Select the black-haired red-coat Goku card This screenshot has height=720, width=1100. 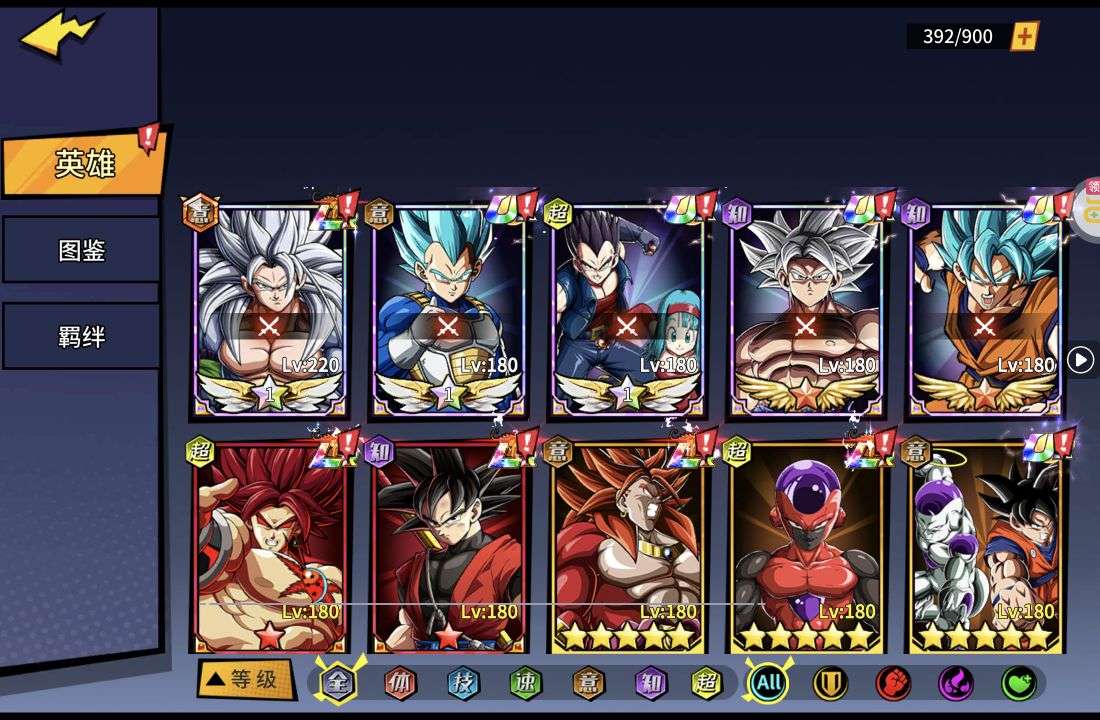[448, 545]
